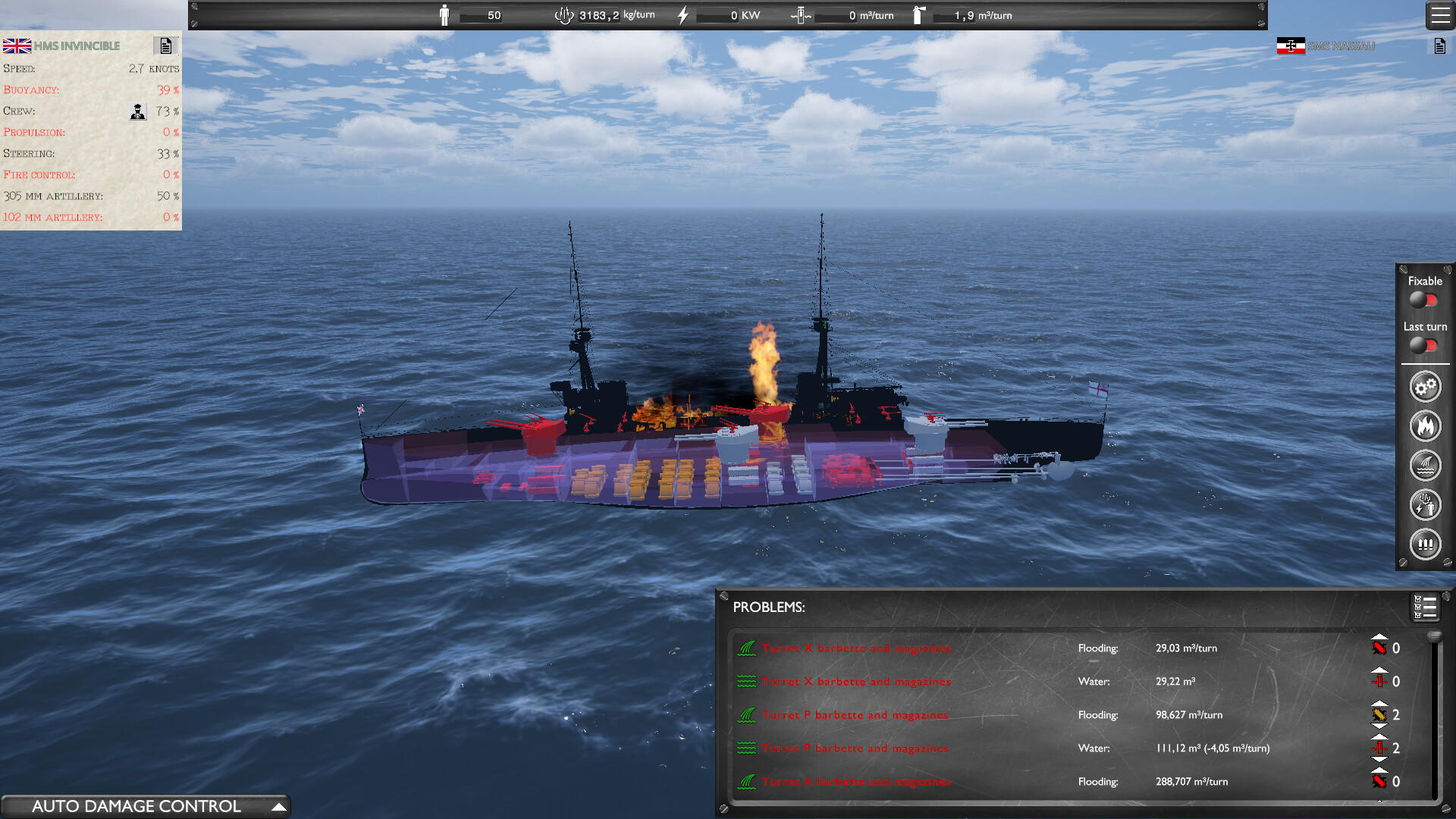Screen dimensions: 1456x819
Task: Select the HMS INVINCIBLE title header
Action: 76,45
